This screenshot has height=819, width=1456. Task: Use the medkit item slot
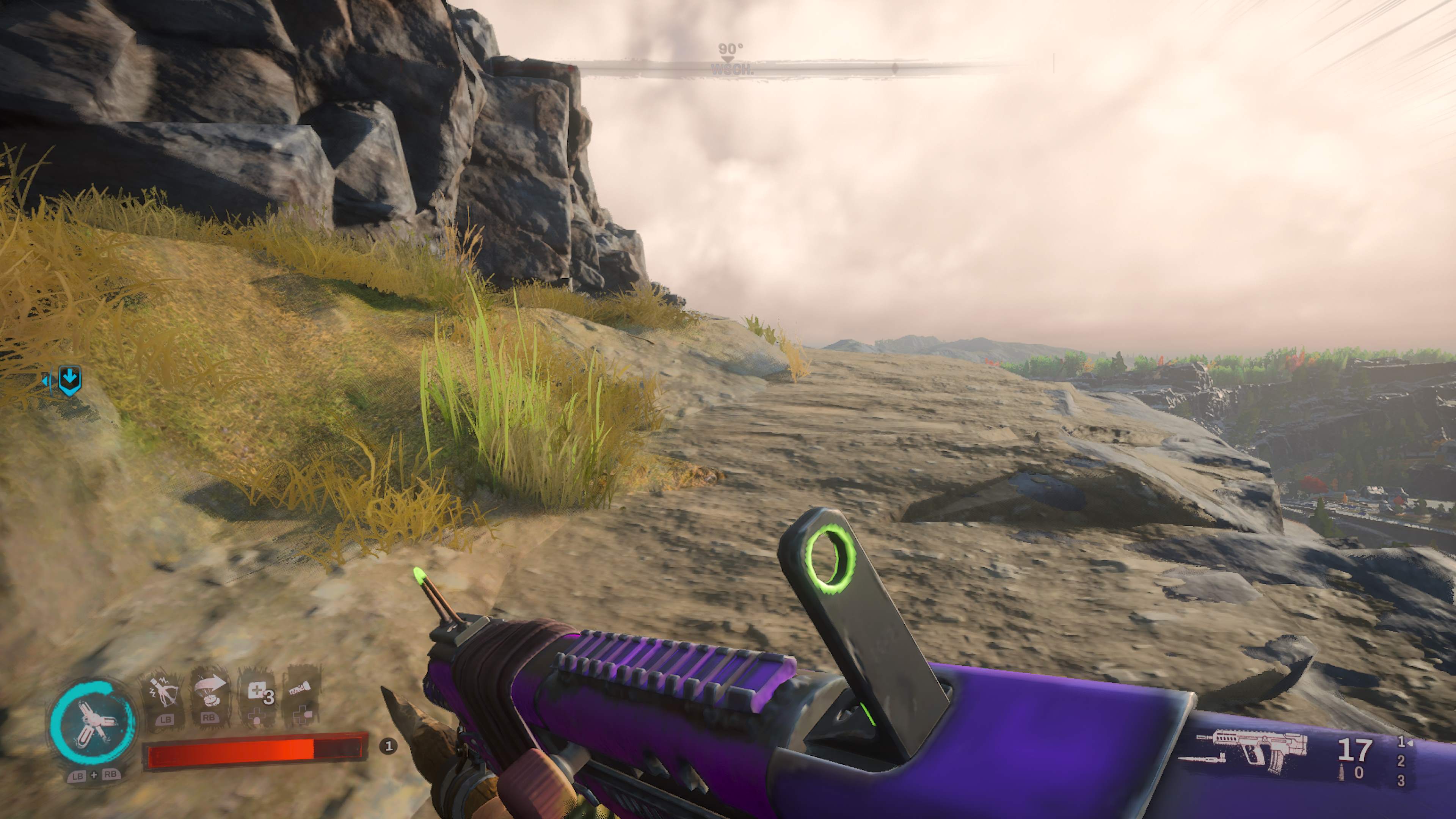(x=258, y=693)
